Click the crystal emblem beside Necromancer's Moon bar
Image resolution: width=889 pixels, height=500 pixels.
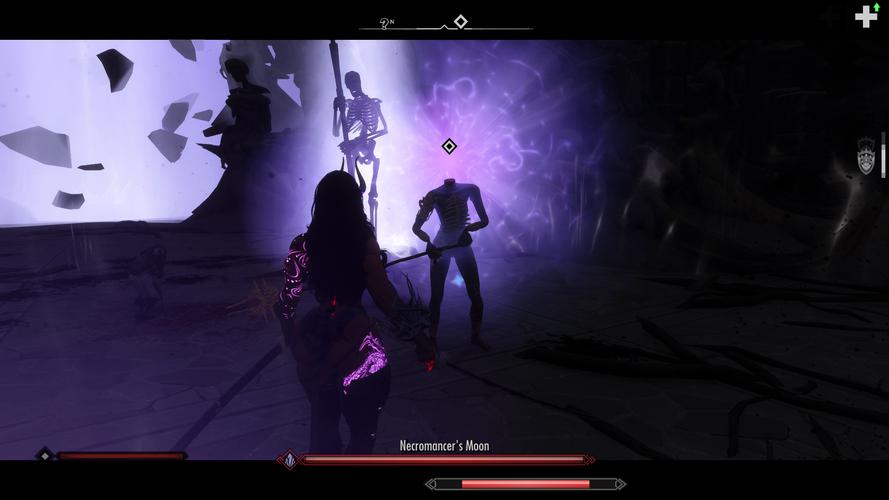[290, 460]
